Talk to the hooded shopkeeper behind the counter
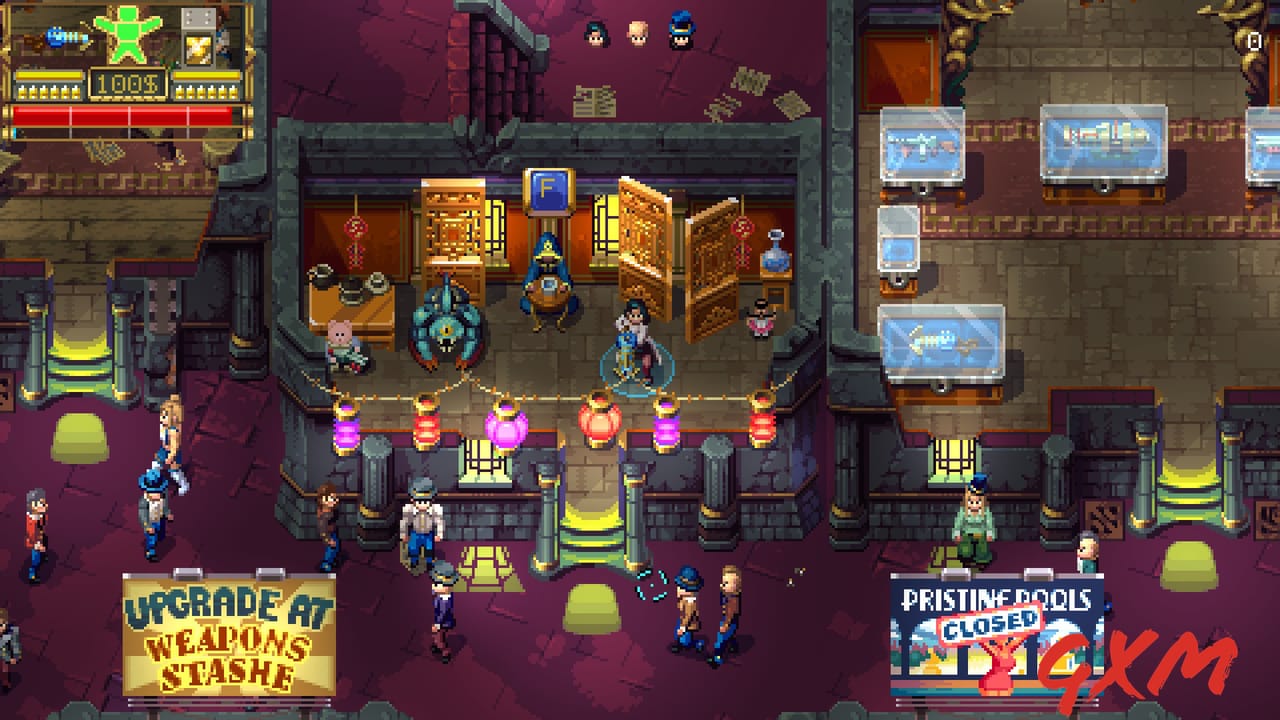 [x=545, y=280]
